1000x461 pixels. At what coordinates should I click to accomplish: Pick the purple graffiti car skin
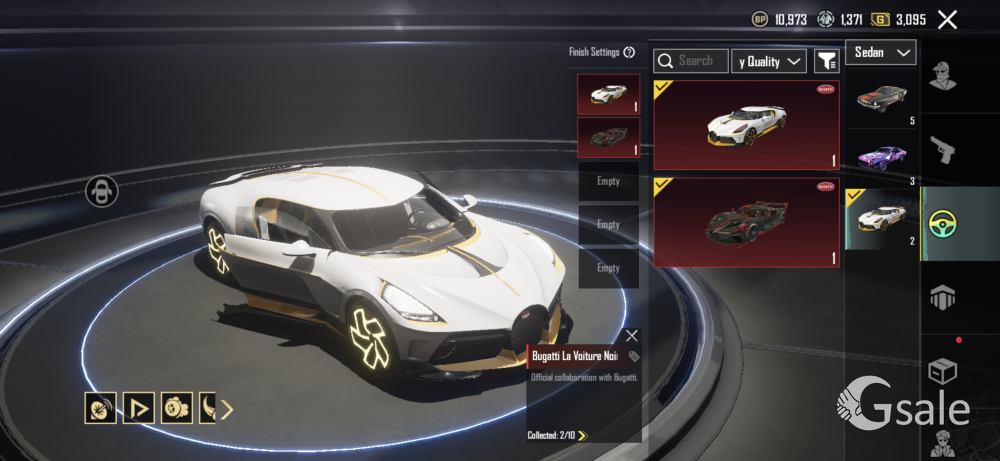point(882,157)
